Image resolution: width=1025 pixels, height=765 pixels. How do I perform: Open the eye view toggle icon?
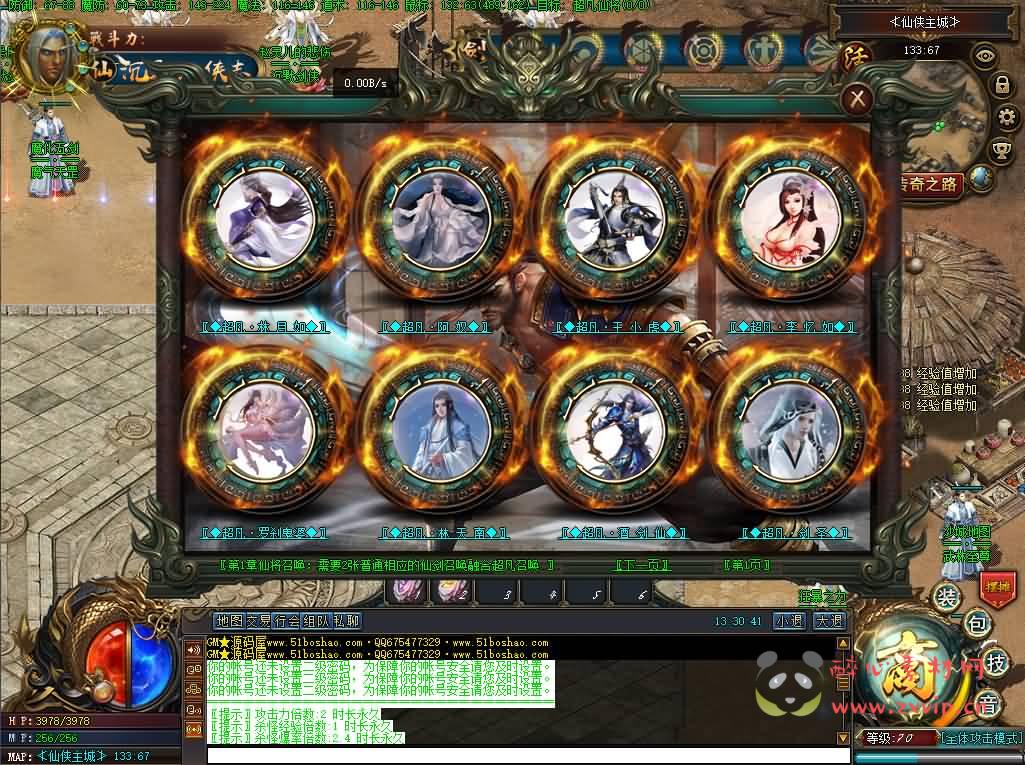[985, 56]
